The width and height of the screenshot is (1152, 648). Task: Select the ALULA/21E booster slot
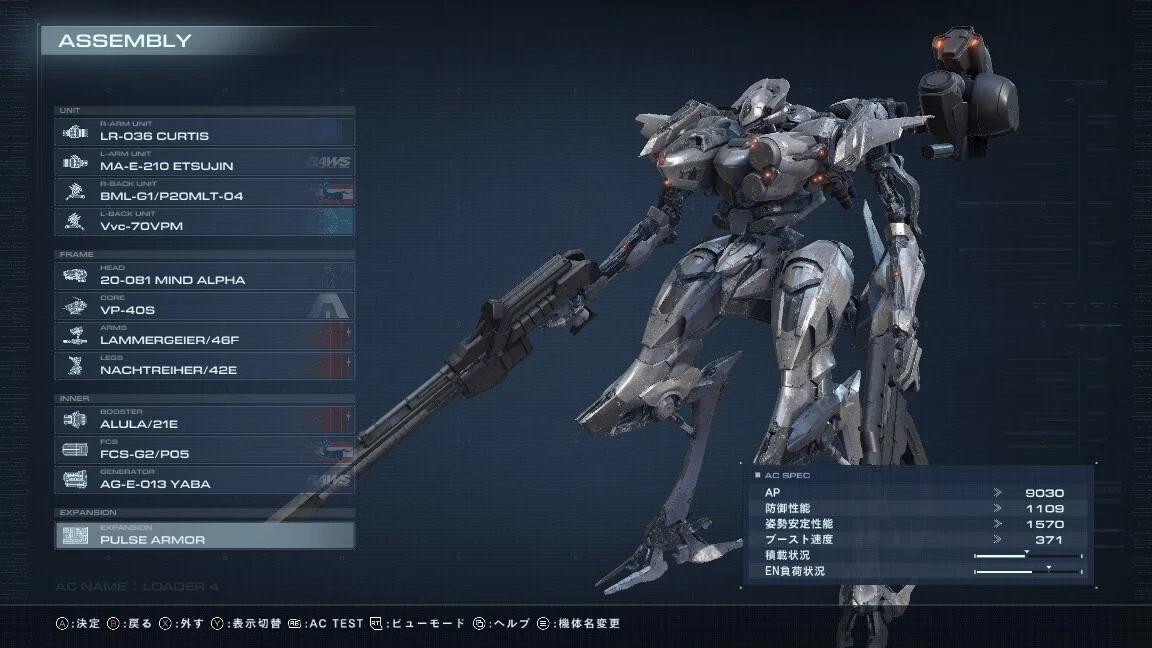[x=205, y=420]
